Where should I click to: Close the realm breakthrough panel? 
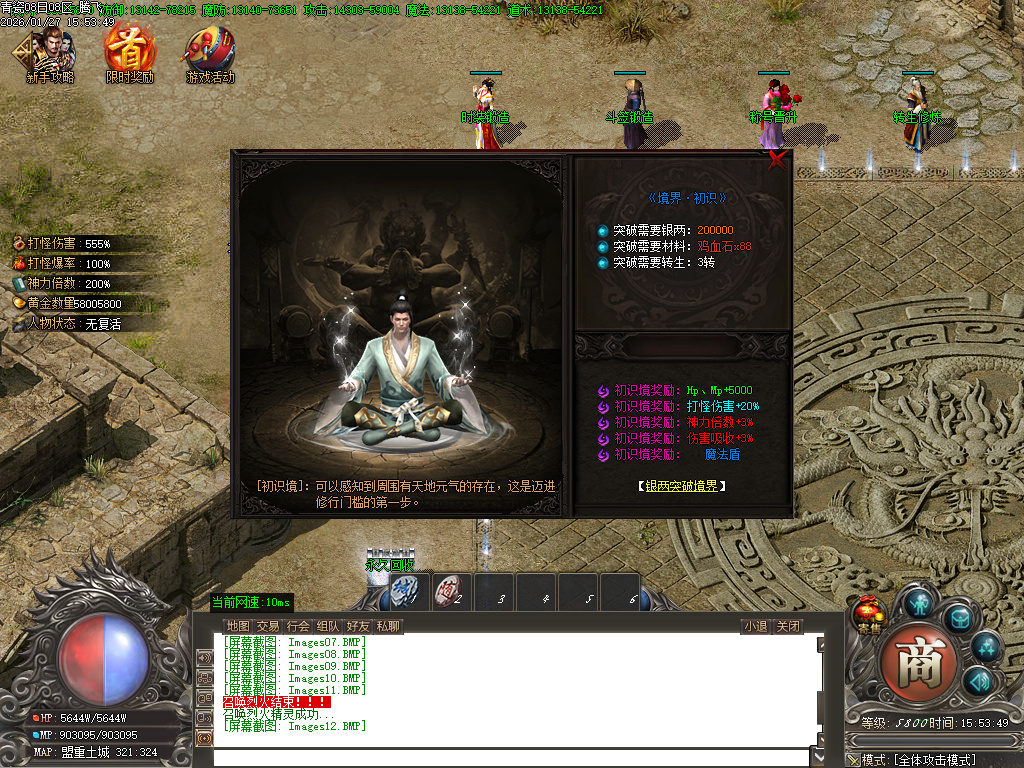776,162
